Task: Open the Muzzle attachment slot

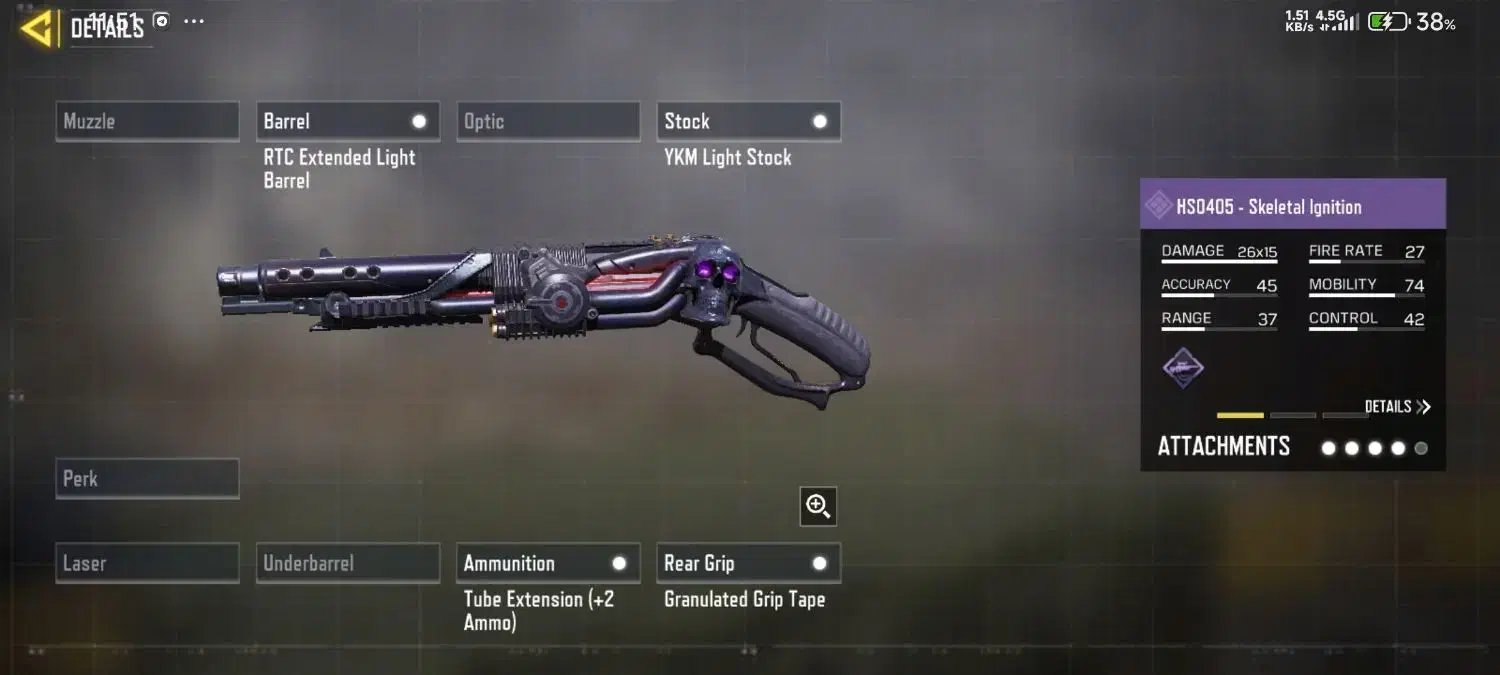Action: [x=147, y=121]
